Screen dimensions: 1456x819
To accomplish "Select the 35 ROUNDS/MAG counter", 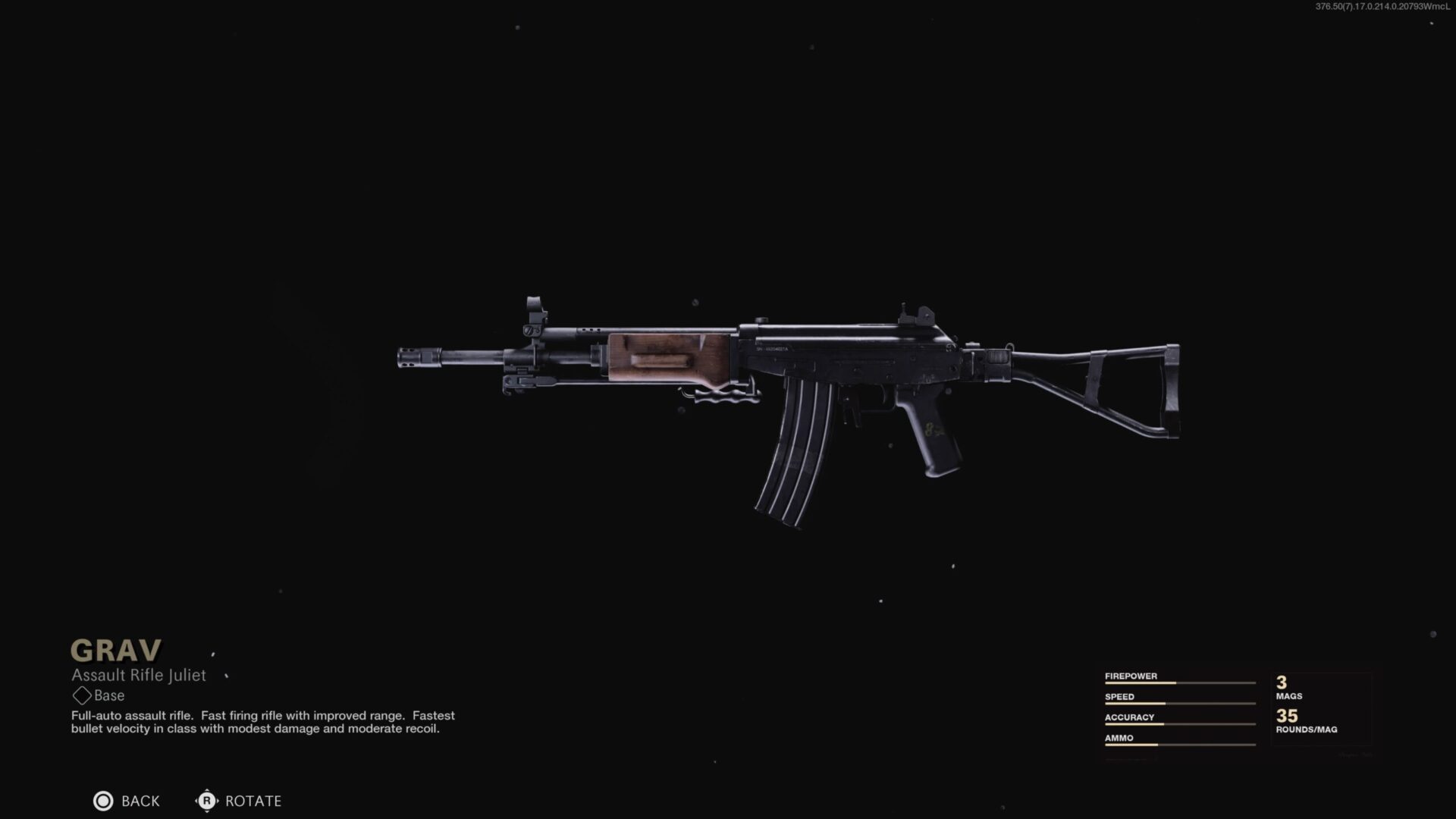I will point(1297,720).
